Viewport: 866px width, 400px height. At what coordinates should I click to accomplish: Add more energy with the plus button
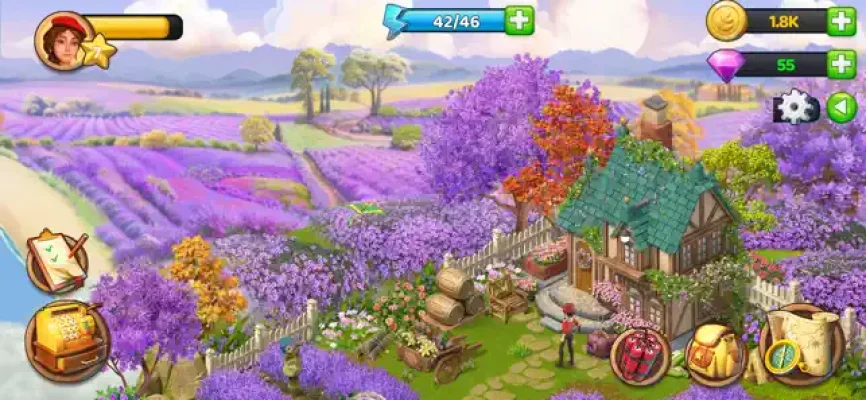click(x=519, y=19)
